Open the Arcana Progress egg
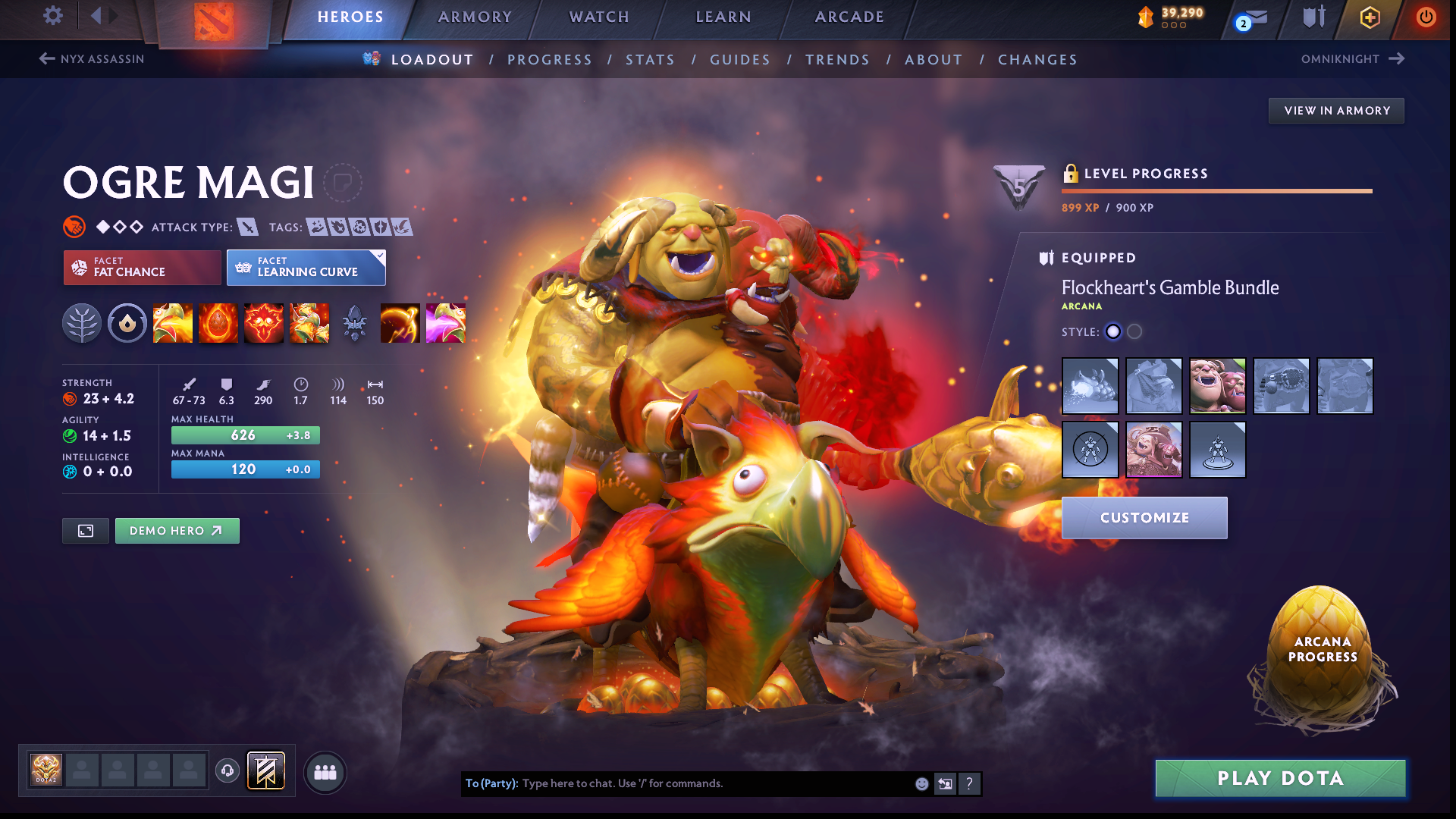Image resolution: width=1456 pixels, height=819 pixels. 1323,652
